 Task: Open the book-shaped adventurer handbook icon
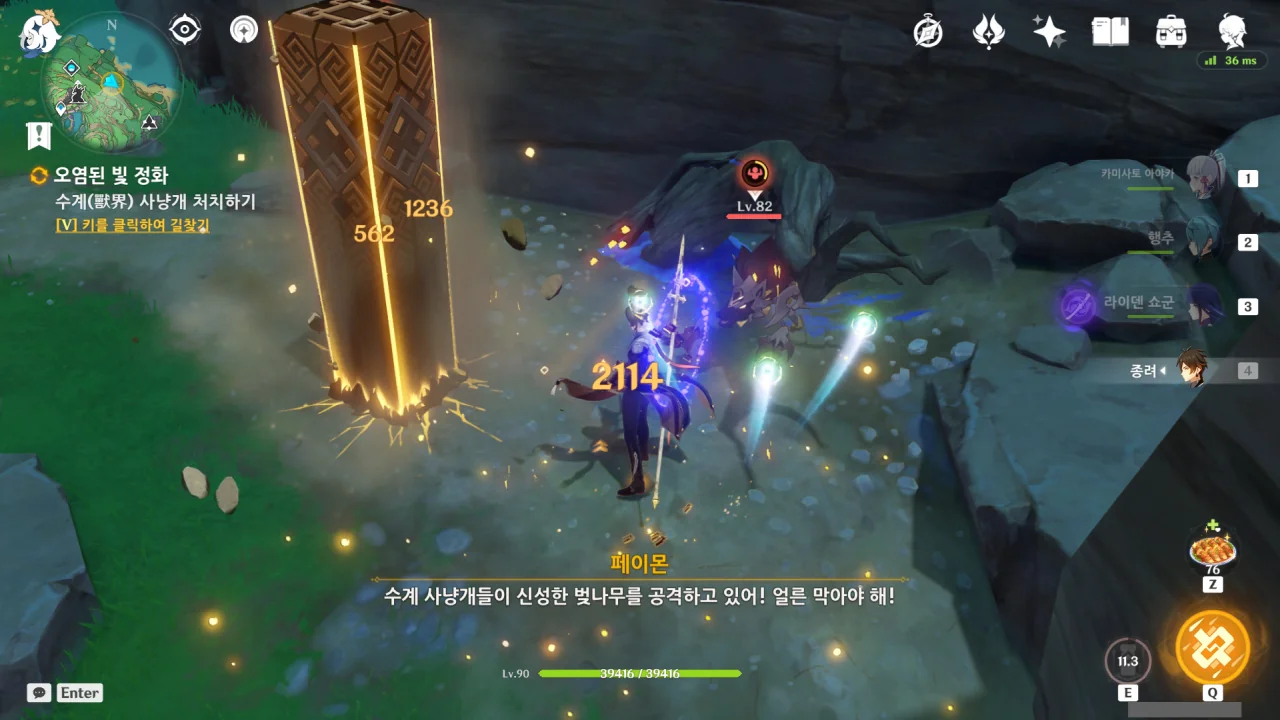click(1110, 32)
